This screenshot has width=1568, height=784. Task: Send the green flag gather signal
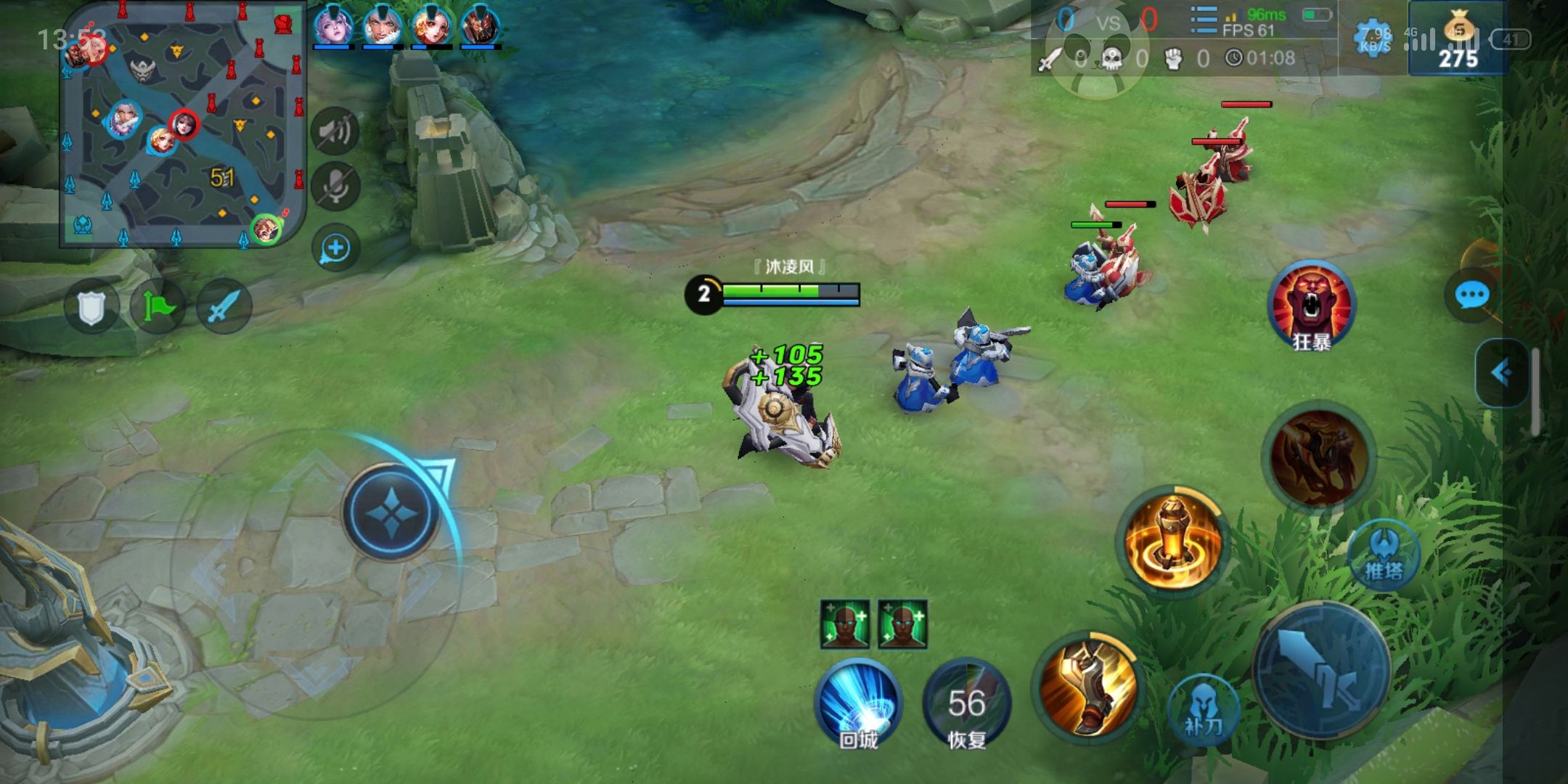(158, 307)
